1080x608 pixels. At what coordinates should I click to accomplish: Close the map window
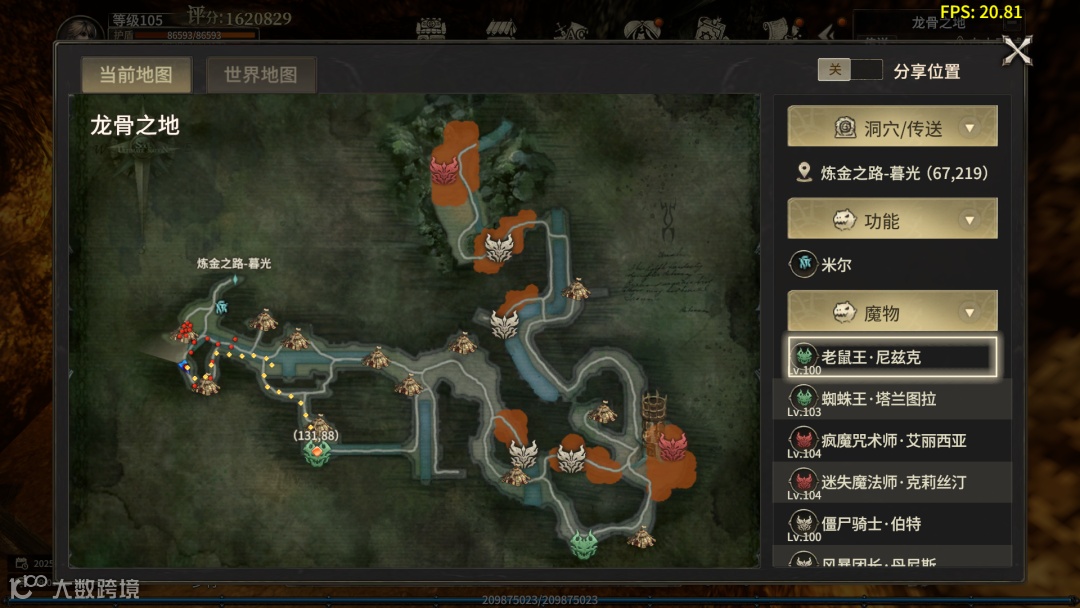(1017, 50)
